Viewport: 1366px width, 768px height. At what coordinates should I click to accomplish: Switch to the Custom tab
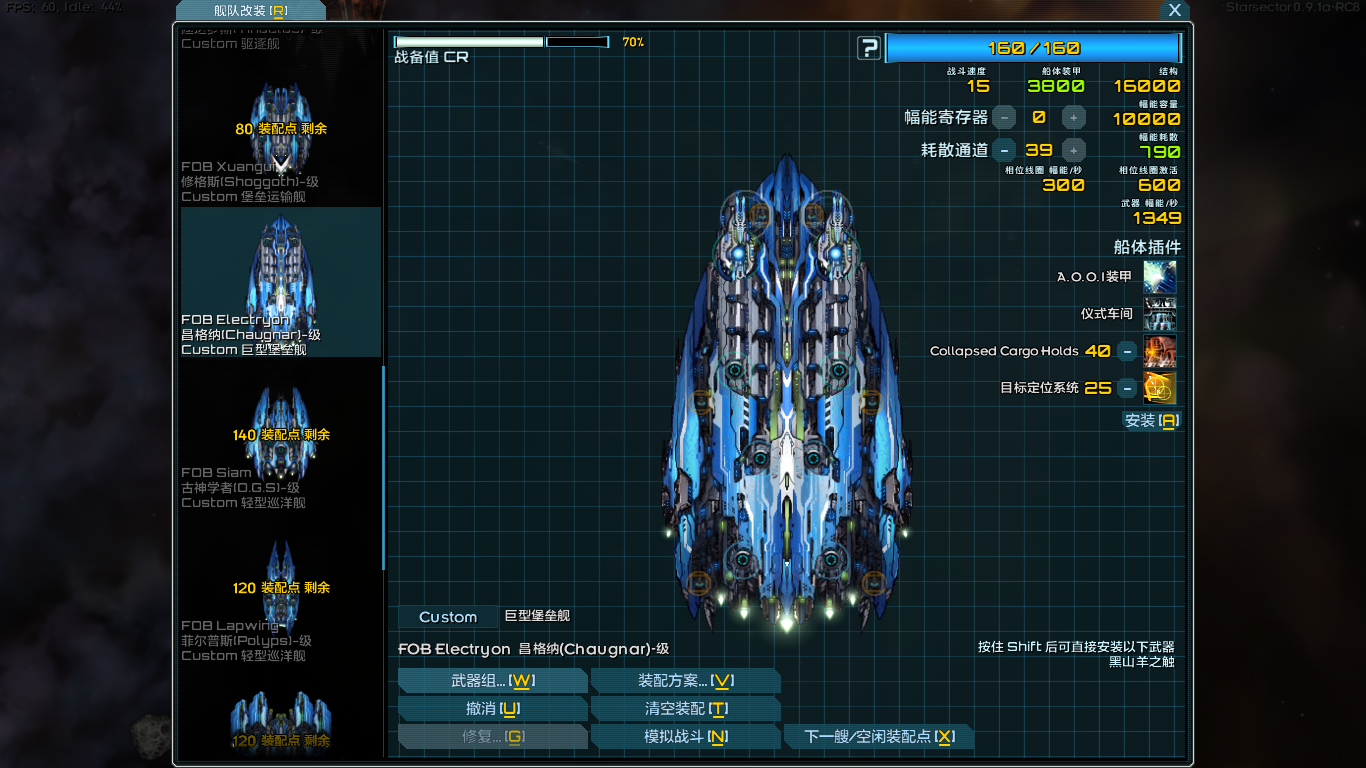pyautogui.click(x=447, y=616)
